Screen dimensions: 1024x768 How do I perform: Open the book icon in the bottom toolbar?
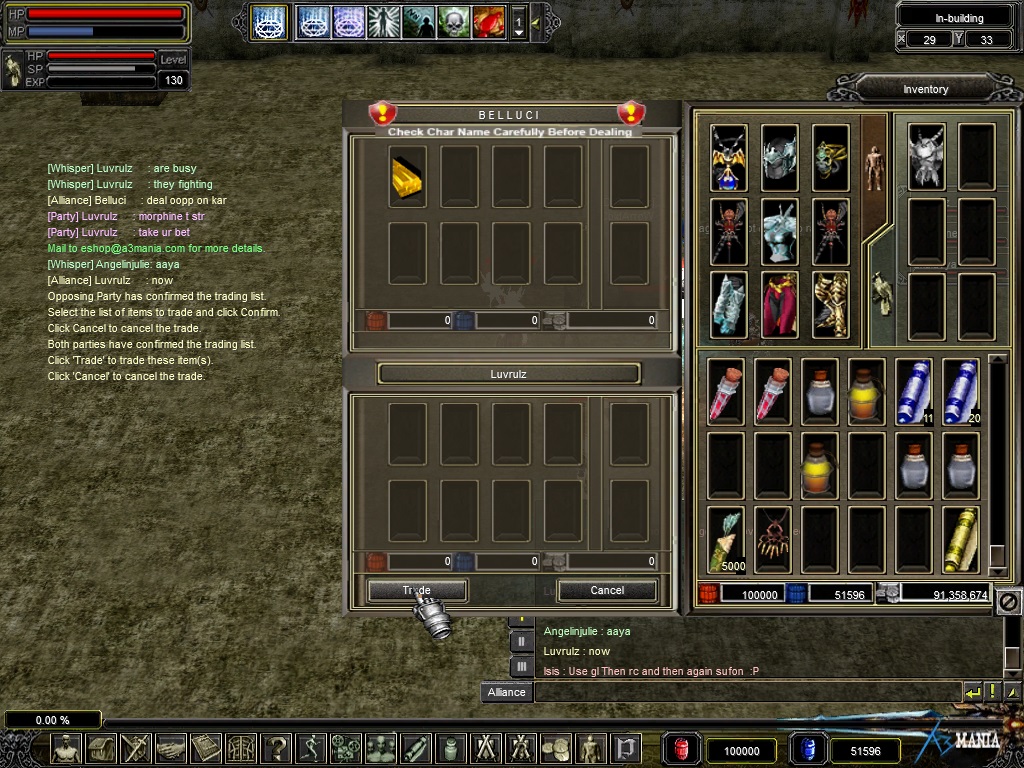tap(205, 749)
